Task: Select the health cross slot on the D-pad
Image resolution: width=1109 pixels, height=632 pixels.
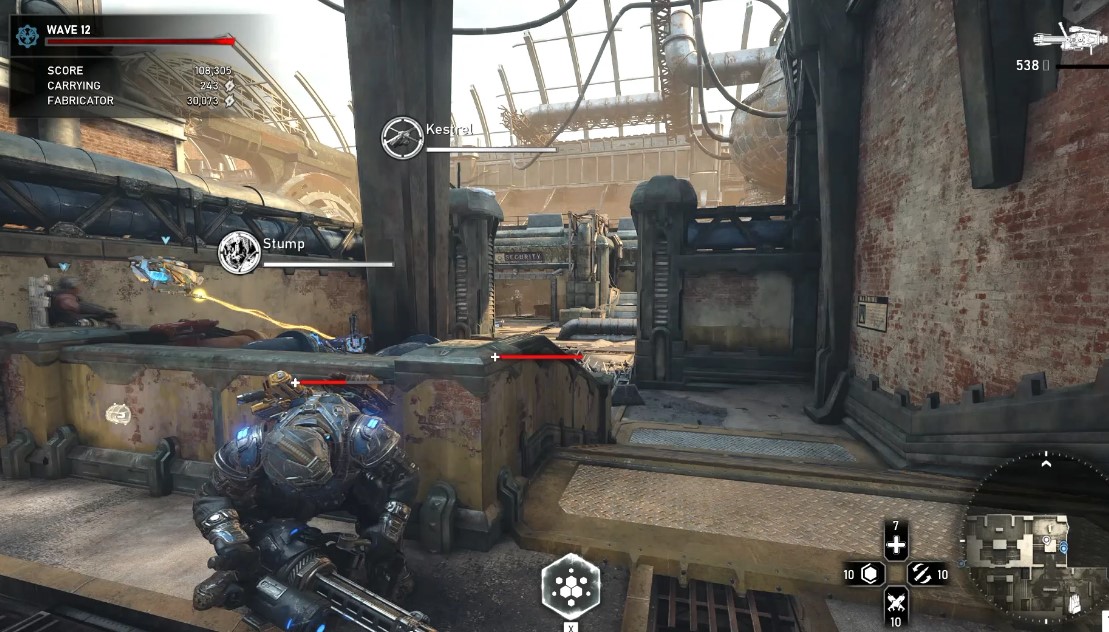Action: pyautogui.click(x=896, y=545)
